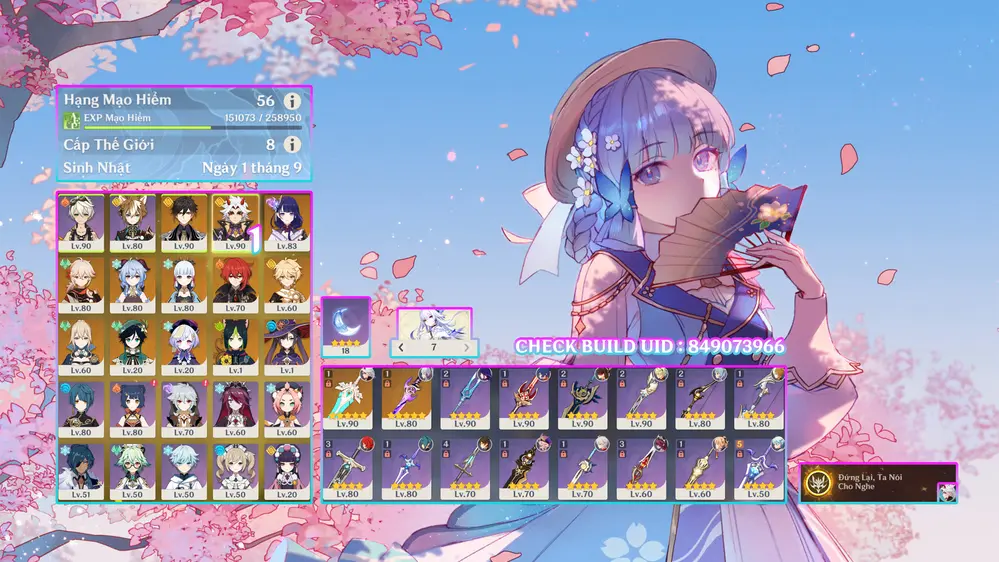Open the Adventure Rank info icon
Viewport: 999px width, 562px height.
tap(292, 101)
